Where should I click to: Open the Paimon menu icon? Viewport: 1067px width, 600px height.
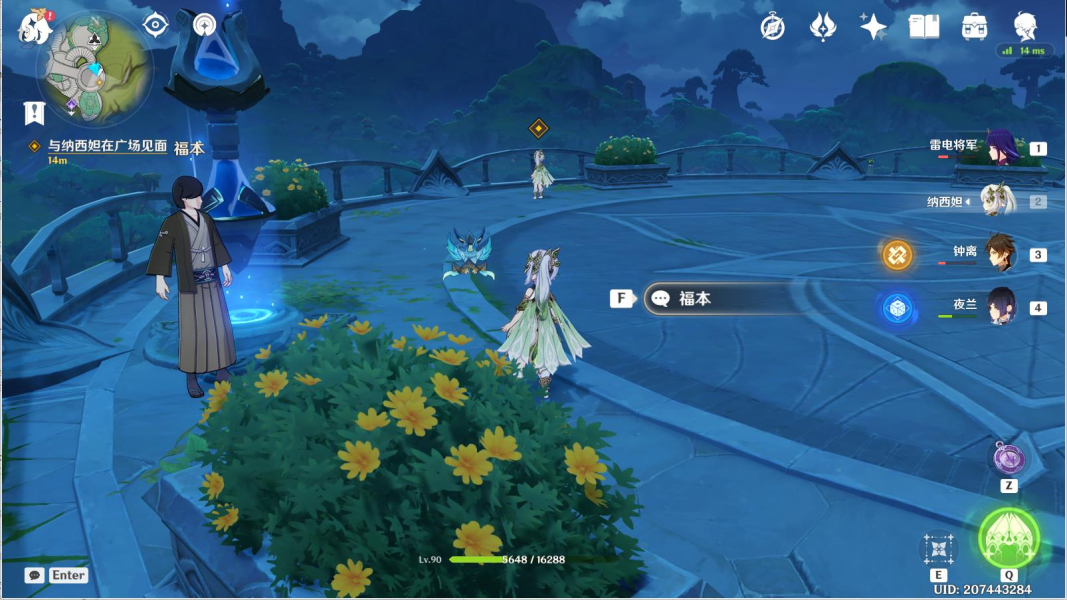pyautogui.click(x=35, y=27)
